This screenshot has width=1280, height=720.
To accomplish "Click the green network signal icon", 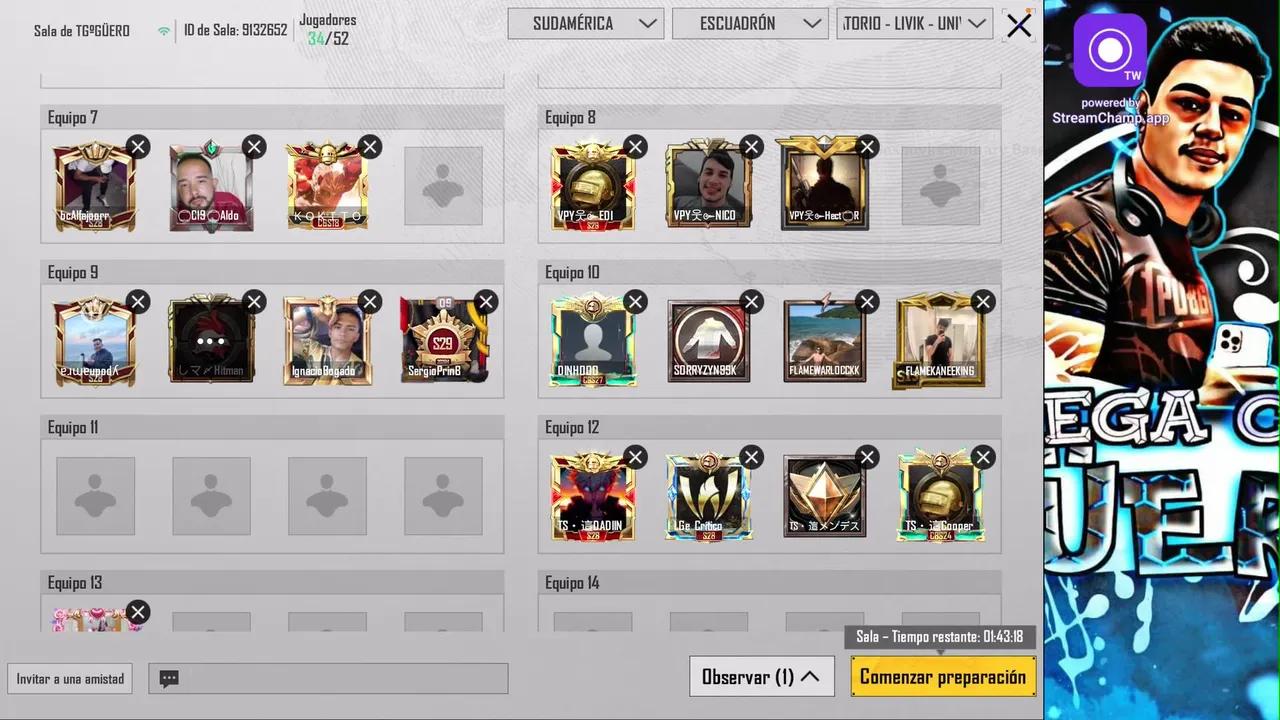I will pyautogui.click(x=163, y=30).
